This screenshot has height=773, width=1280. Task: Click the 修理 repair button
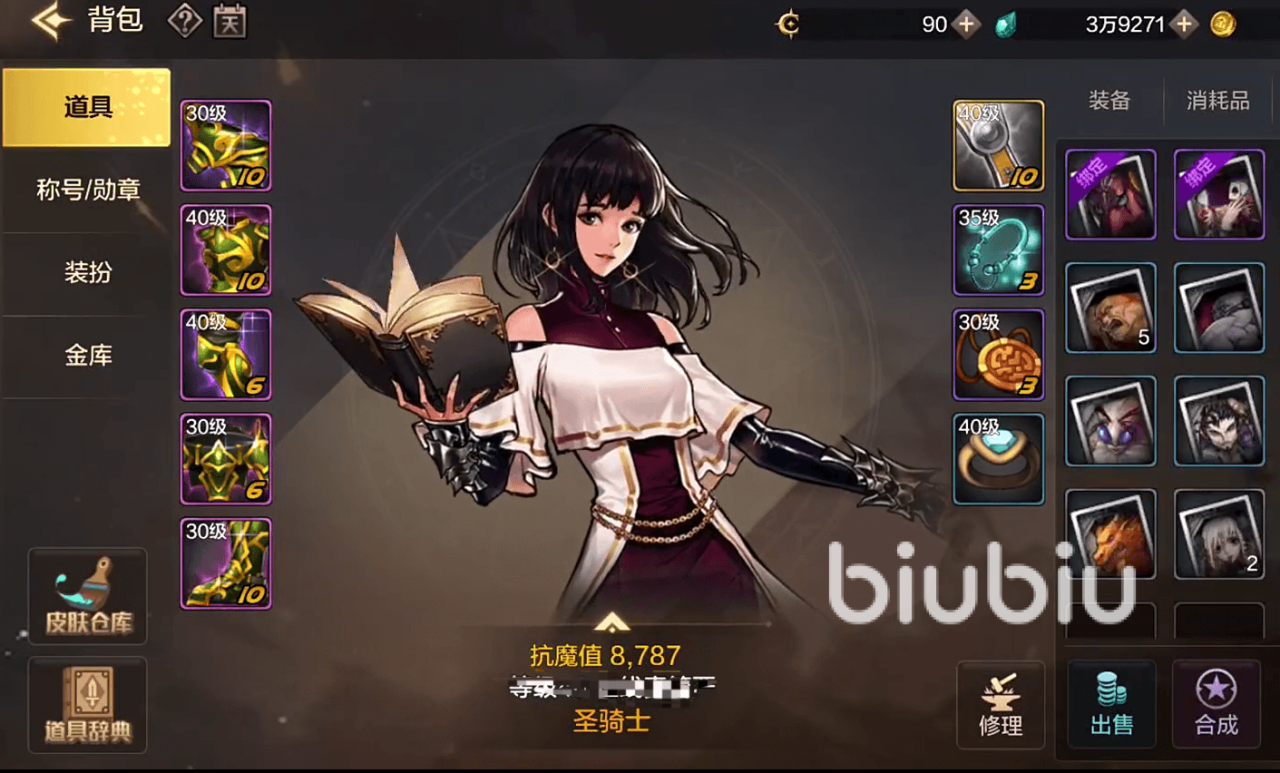(x=1001, y=705)
